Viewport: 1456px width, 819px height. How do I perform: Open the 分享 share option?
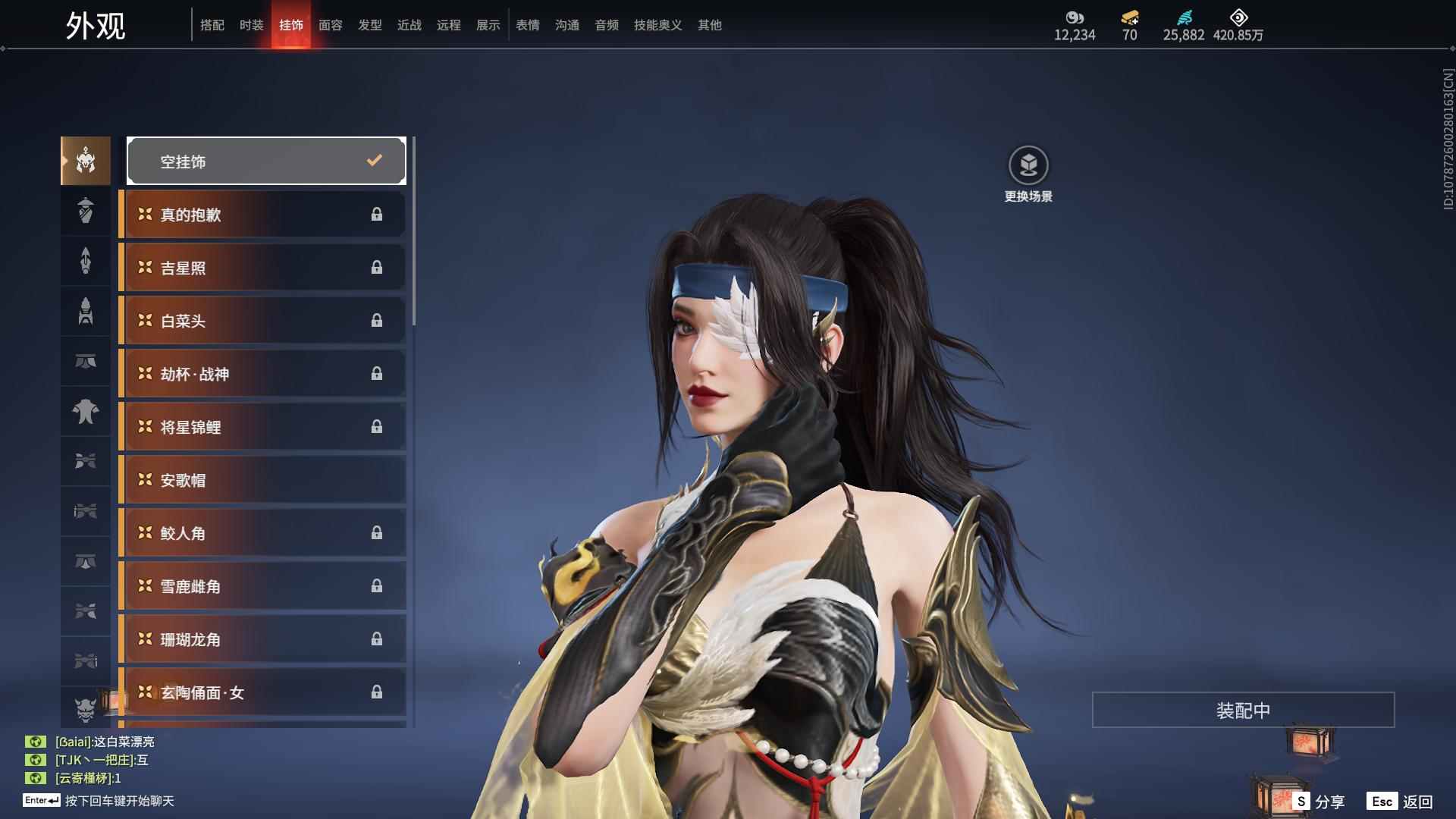(1319, 802)
